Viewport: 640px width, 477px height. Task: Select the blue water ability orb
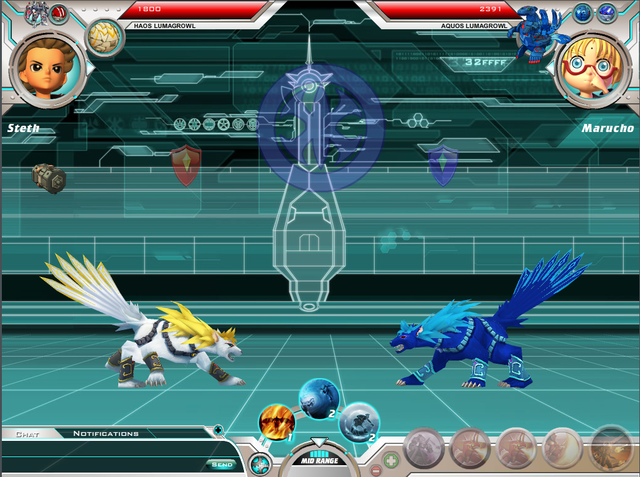[319, 398]
